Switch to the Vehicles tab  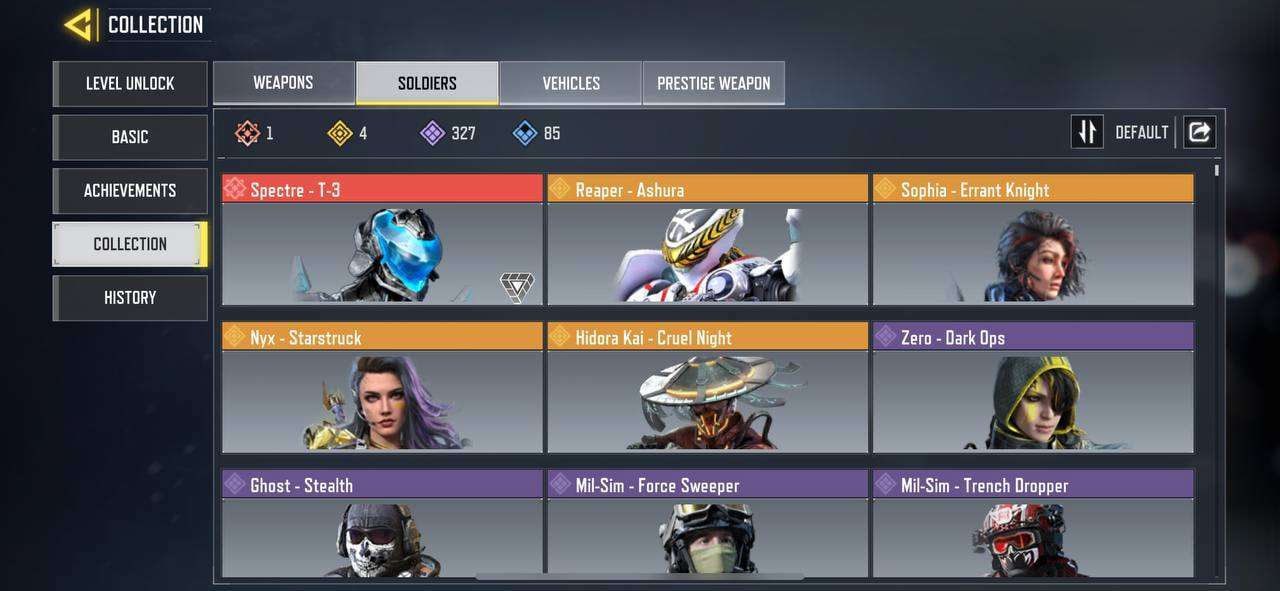click(571, 83)
